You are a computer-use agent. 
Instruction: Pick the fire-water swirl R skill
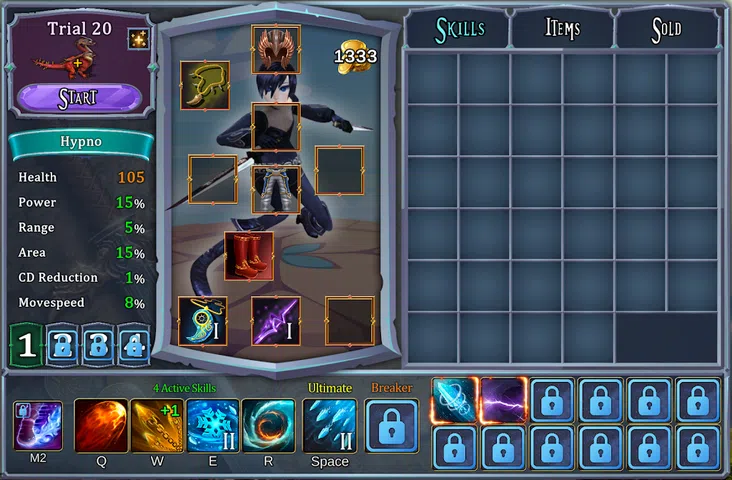[x=268, y=425]
